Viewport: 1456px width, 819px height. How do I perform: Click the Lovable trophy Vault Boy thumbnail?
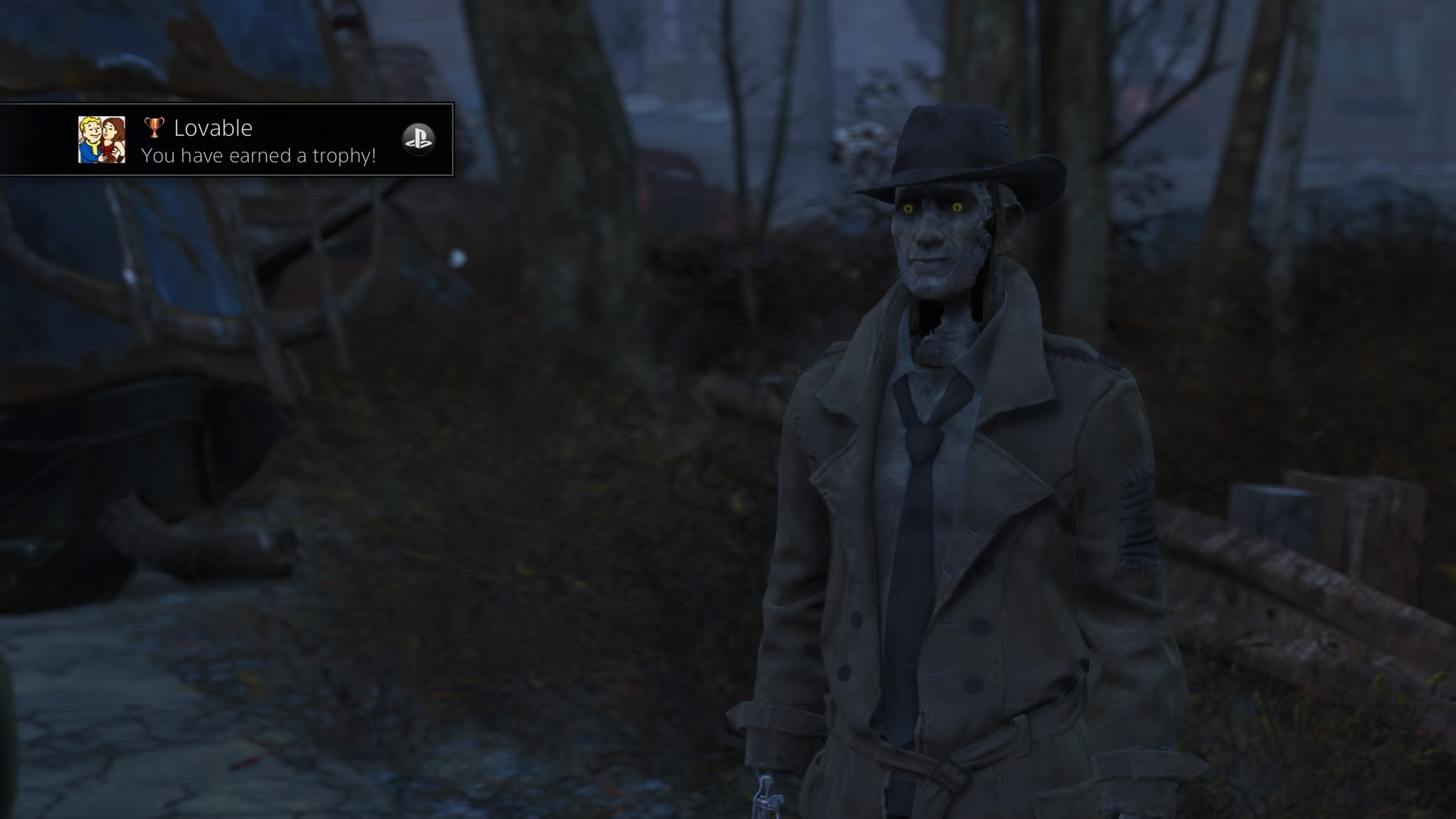[x=102, y=140]
